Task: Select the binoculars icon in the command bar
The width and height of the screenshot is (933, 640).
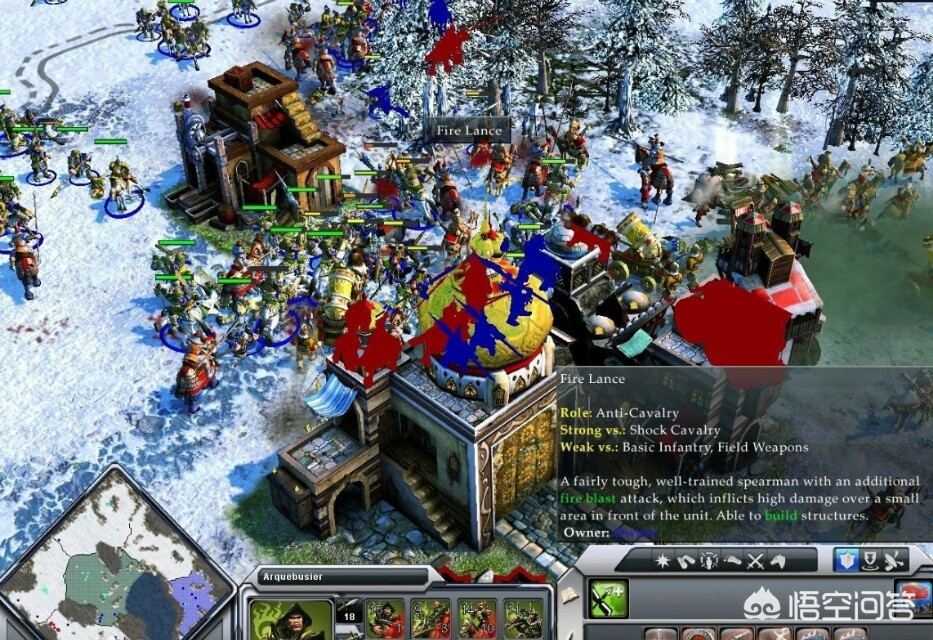Action: pos(683,561)
